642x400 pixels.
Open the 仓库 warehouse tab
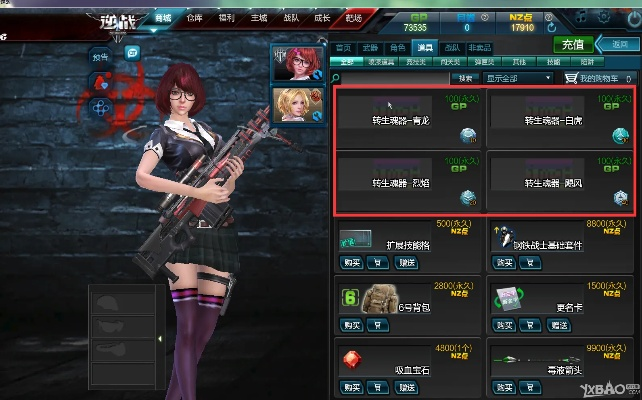[x=195, y=17]
